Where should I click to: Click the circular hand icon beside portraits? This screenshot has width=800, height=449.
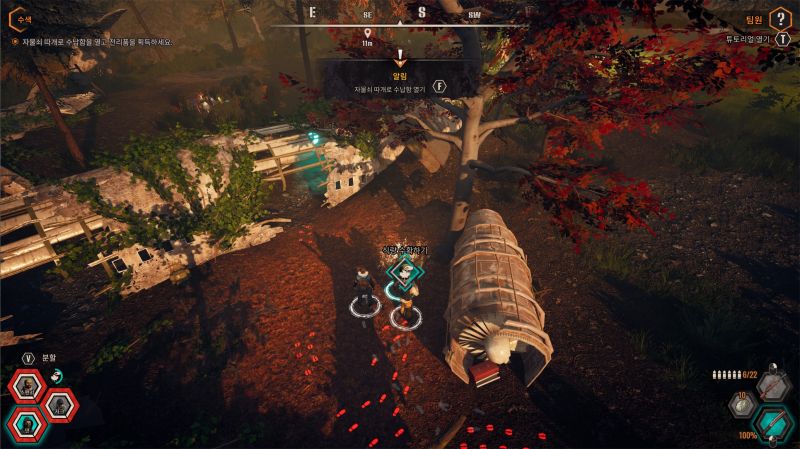point(57,375)
